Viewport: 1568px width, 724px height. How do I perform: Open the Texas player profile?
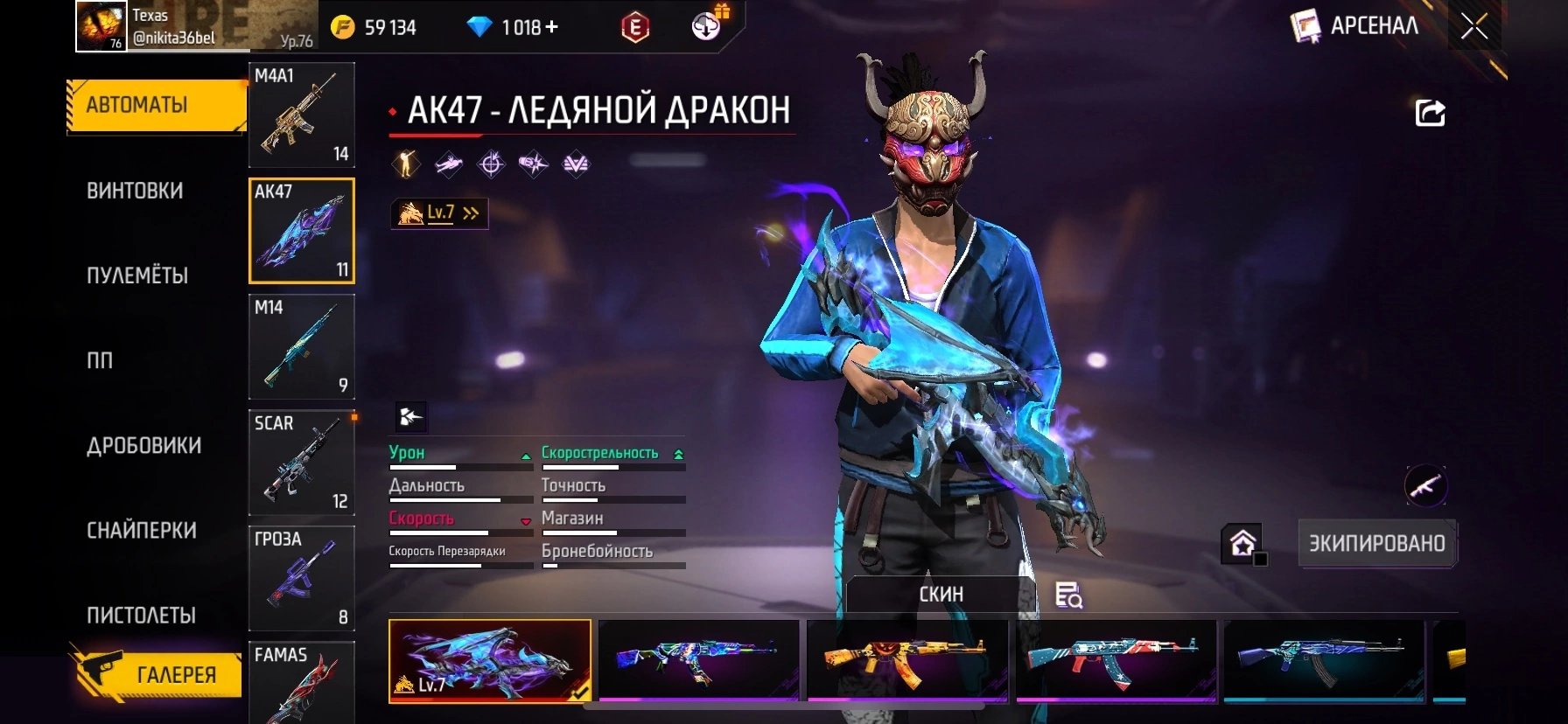tap(149, 26)
